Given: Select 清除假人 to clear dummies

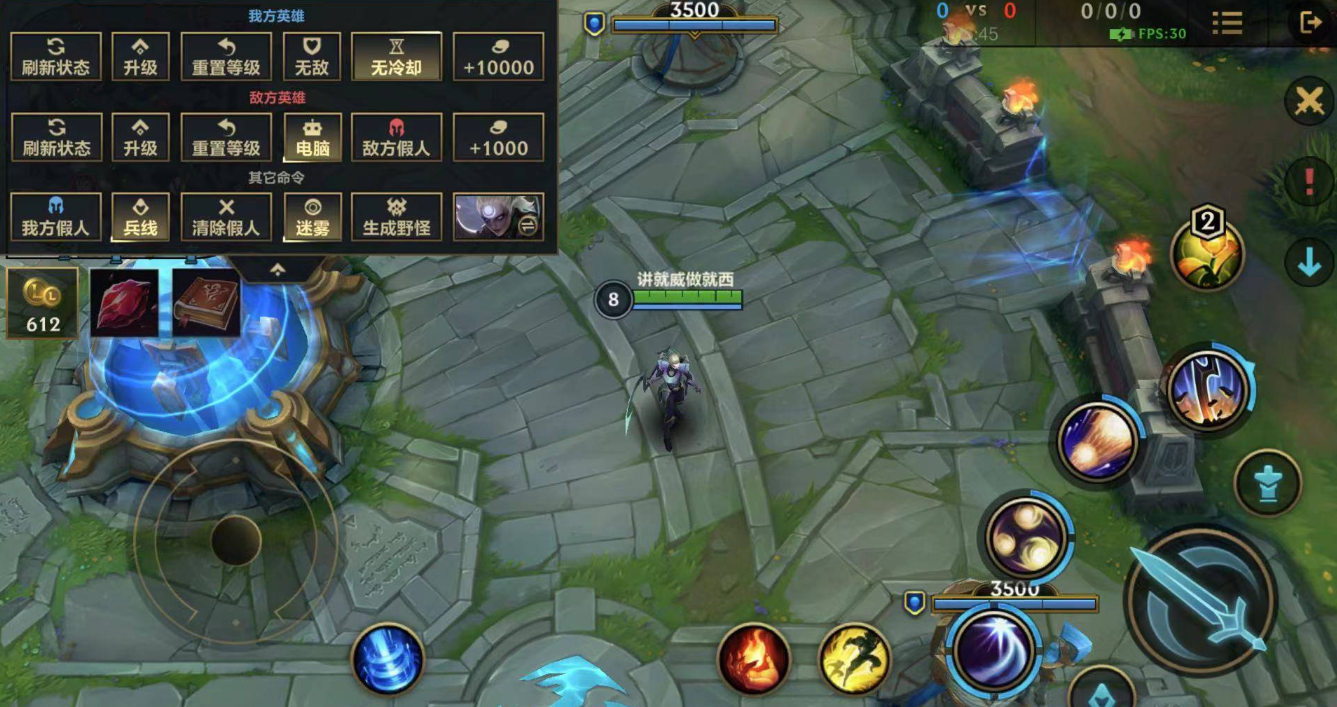Looking at the screenshot, I should (226, 217).
